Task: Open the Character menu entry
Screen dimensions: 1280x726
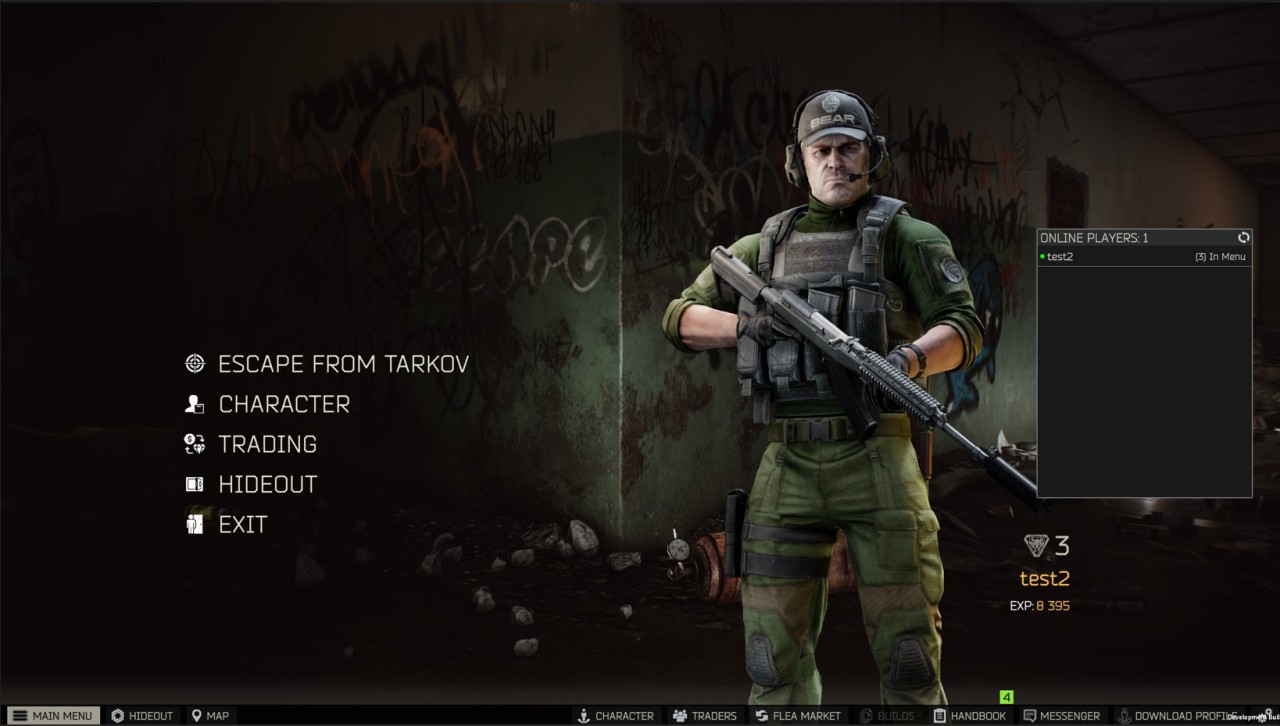Action: click(x=284, y=404)
